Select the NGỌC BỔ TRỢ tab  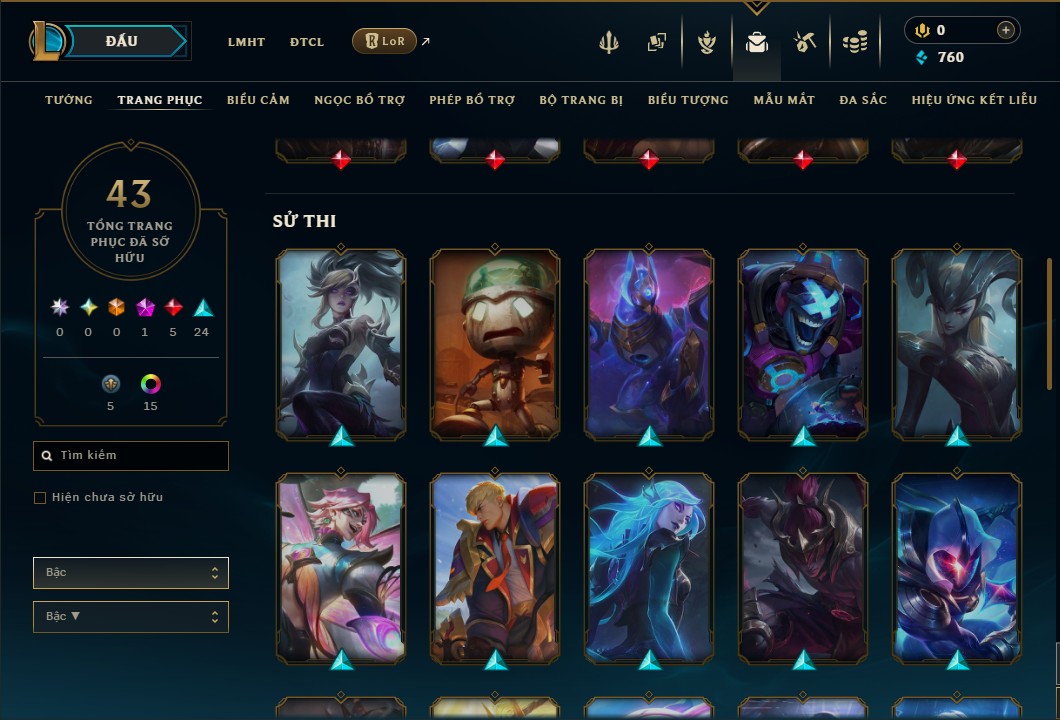tap(359, 100)
